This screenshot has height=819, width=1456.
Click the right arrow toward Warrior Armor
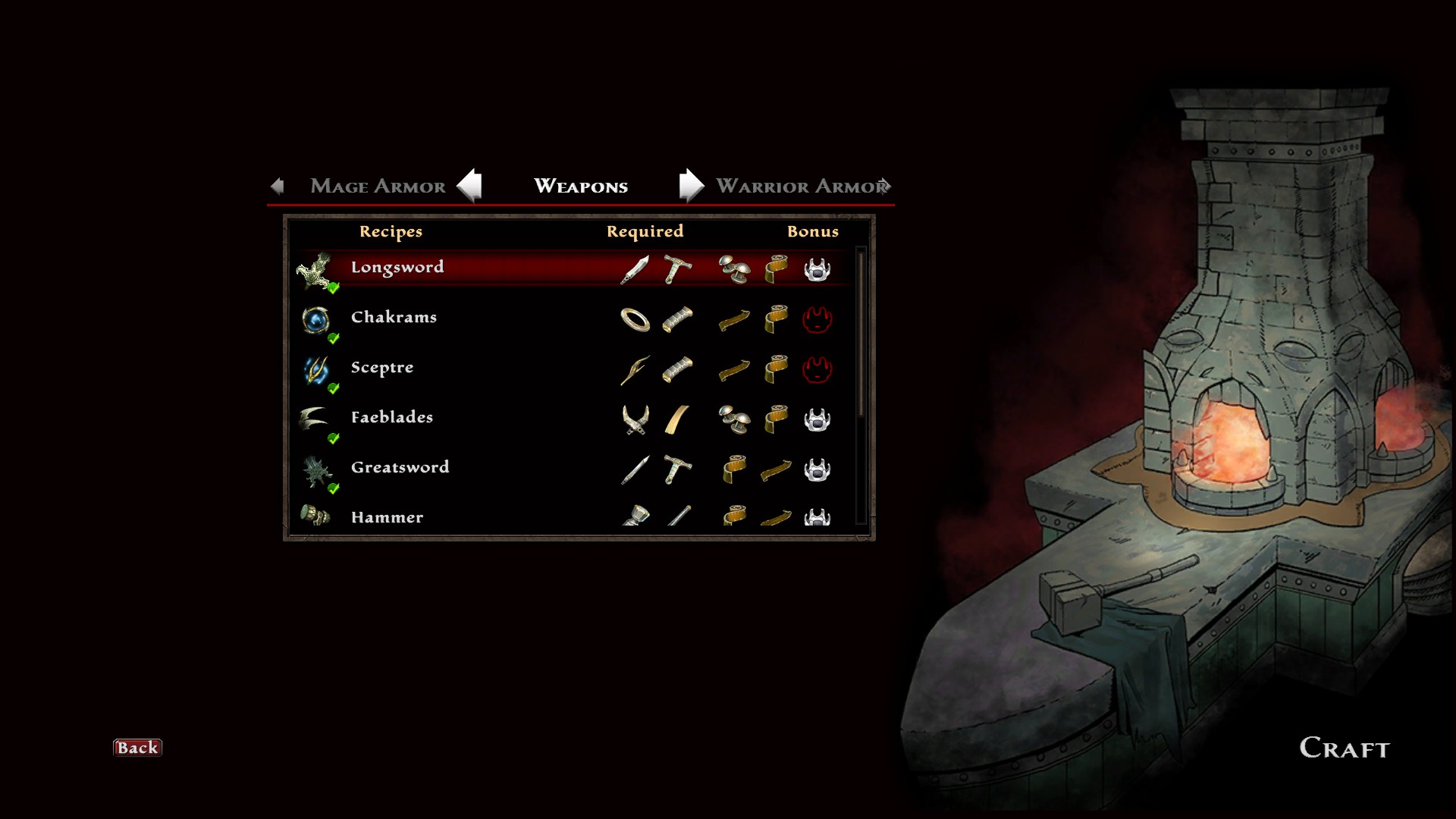tap(690, 185)
